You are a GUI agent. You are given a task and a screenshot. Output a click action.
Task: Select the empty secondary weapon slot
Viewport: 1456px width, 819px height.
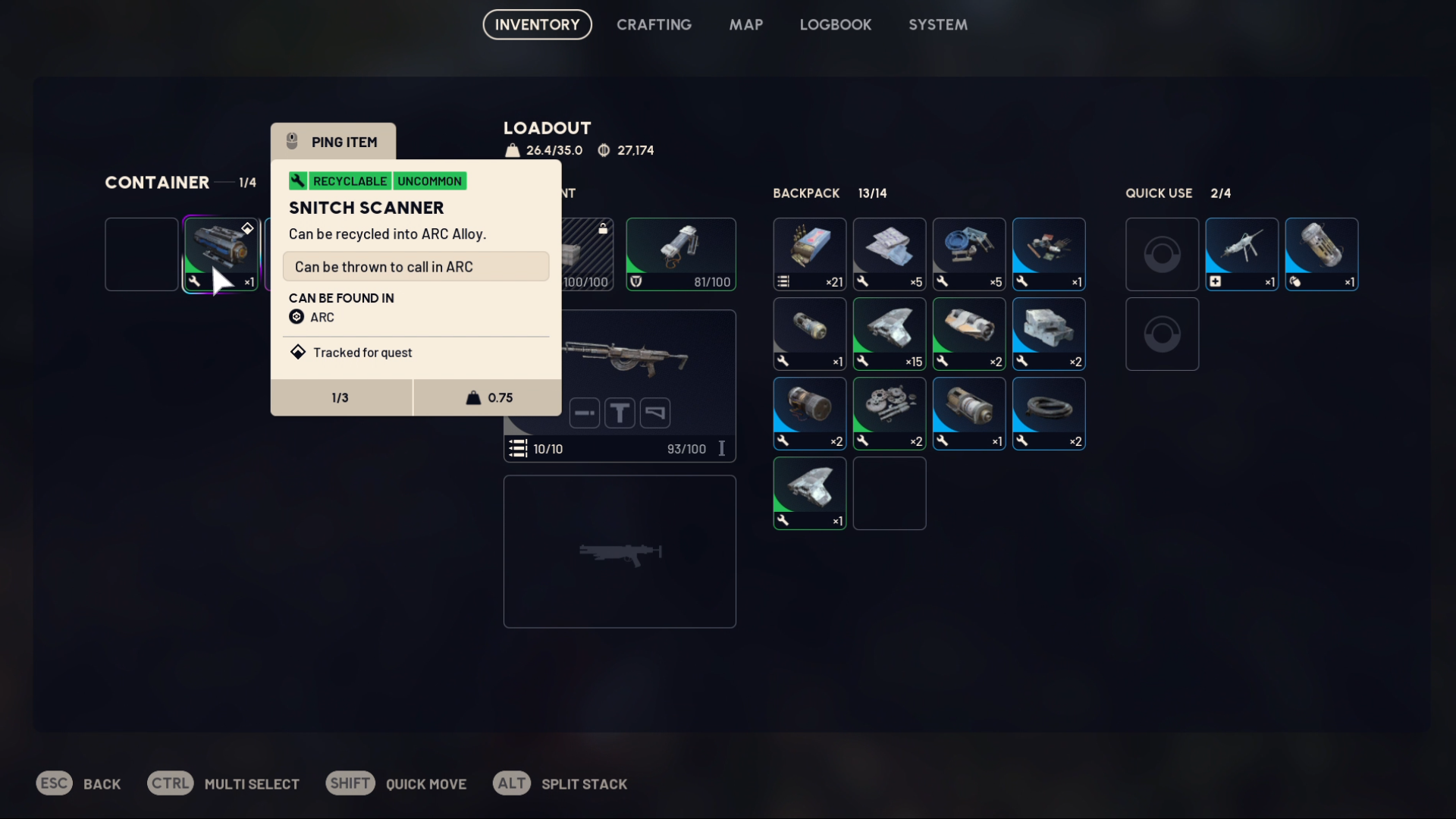(619, 551)
